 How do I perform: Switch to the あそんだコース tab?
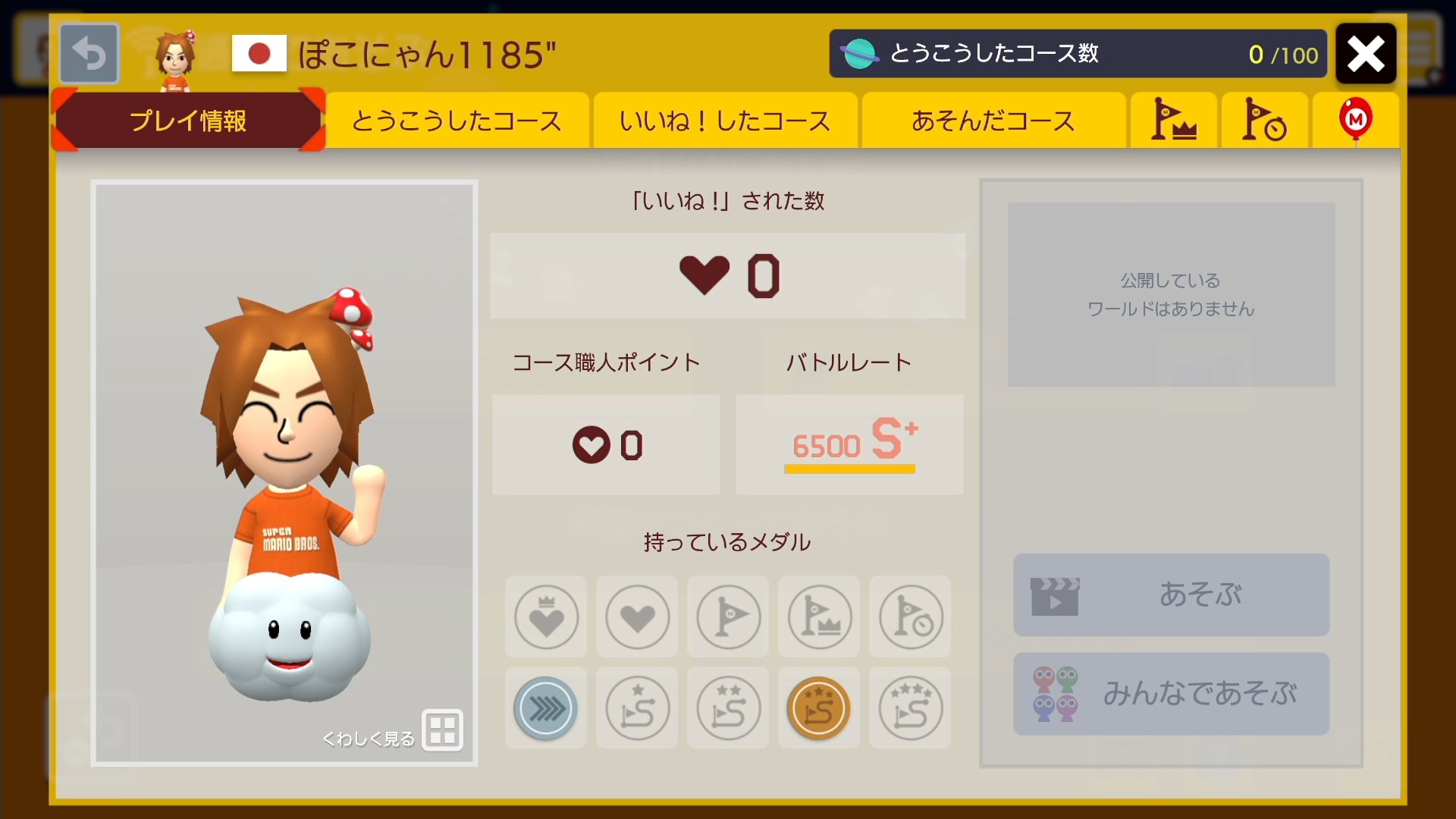993,120
